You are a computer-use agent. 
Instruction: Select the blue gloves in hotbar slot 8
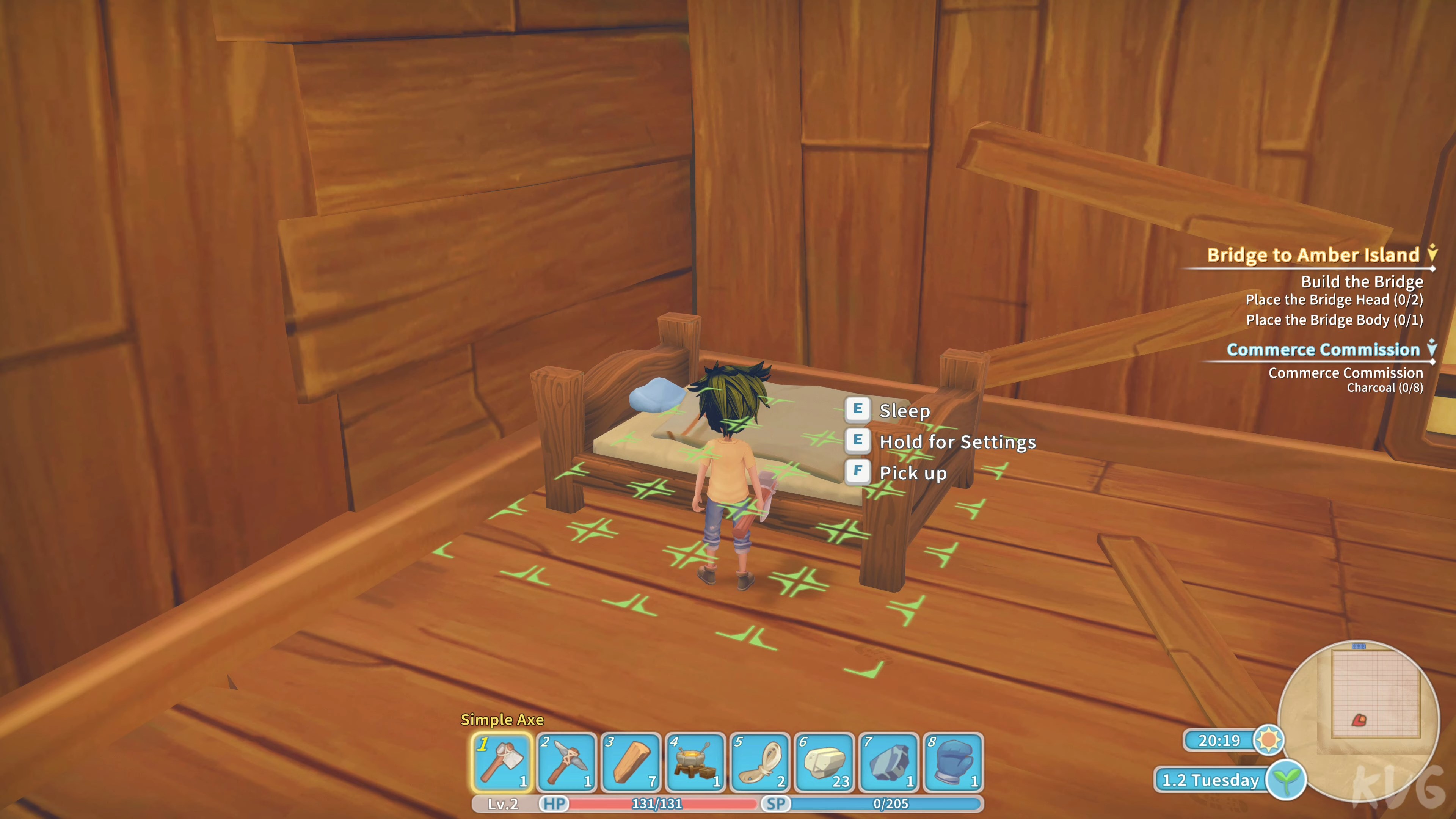[x=952, y=760]
